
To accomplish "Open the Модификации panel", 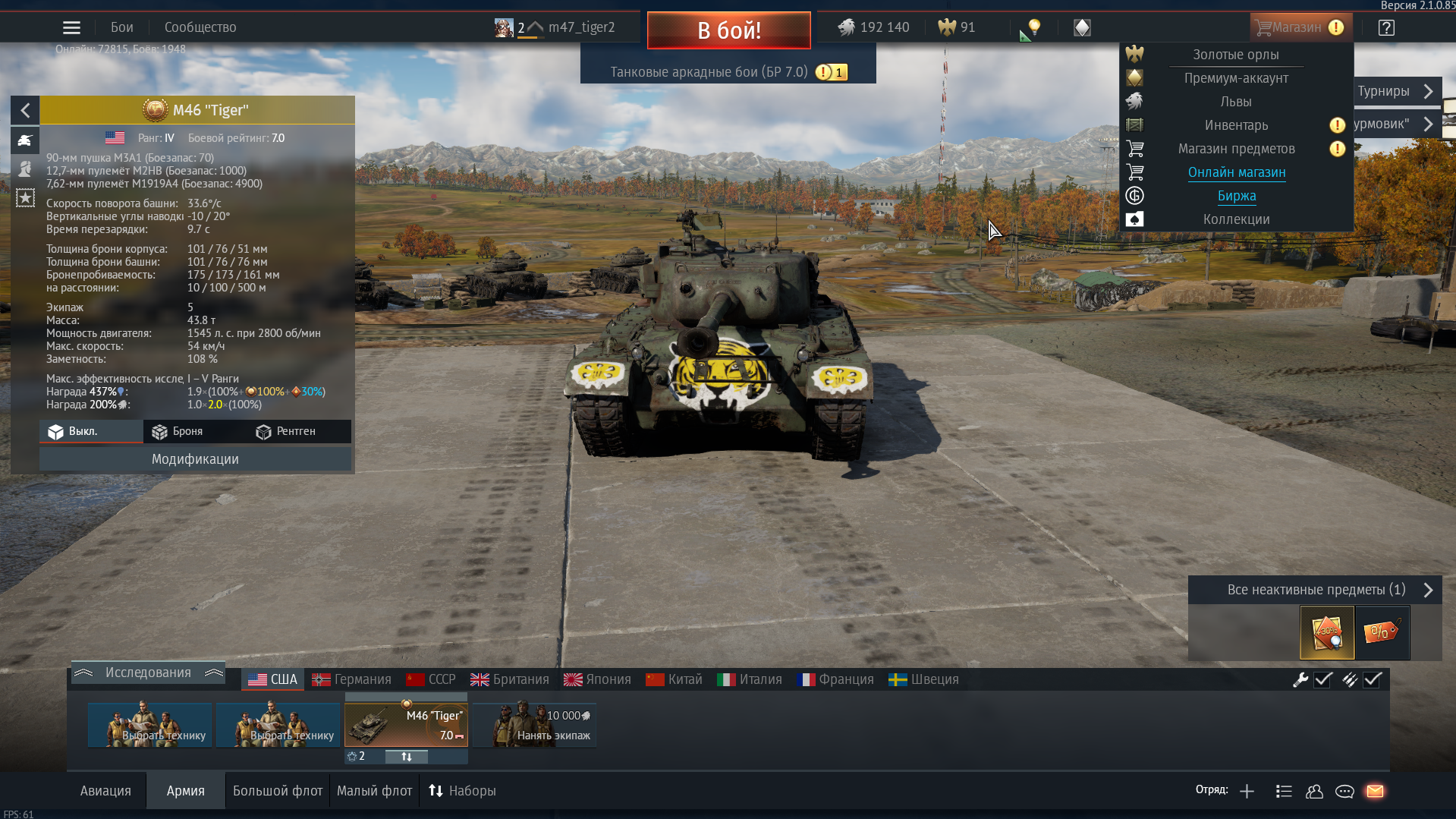I will 195,459.
